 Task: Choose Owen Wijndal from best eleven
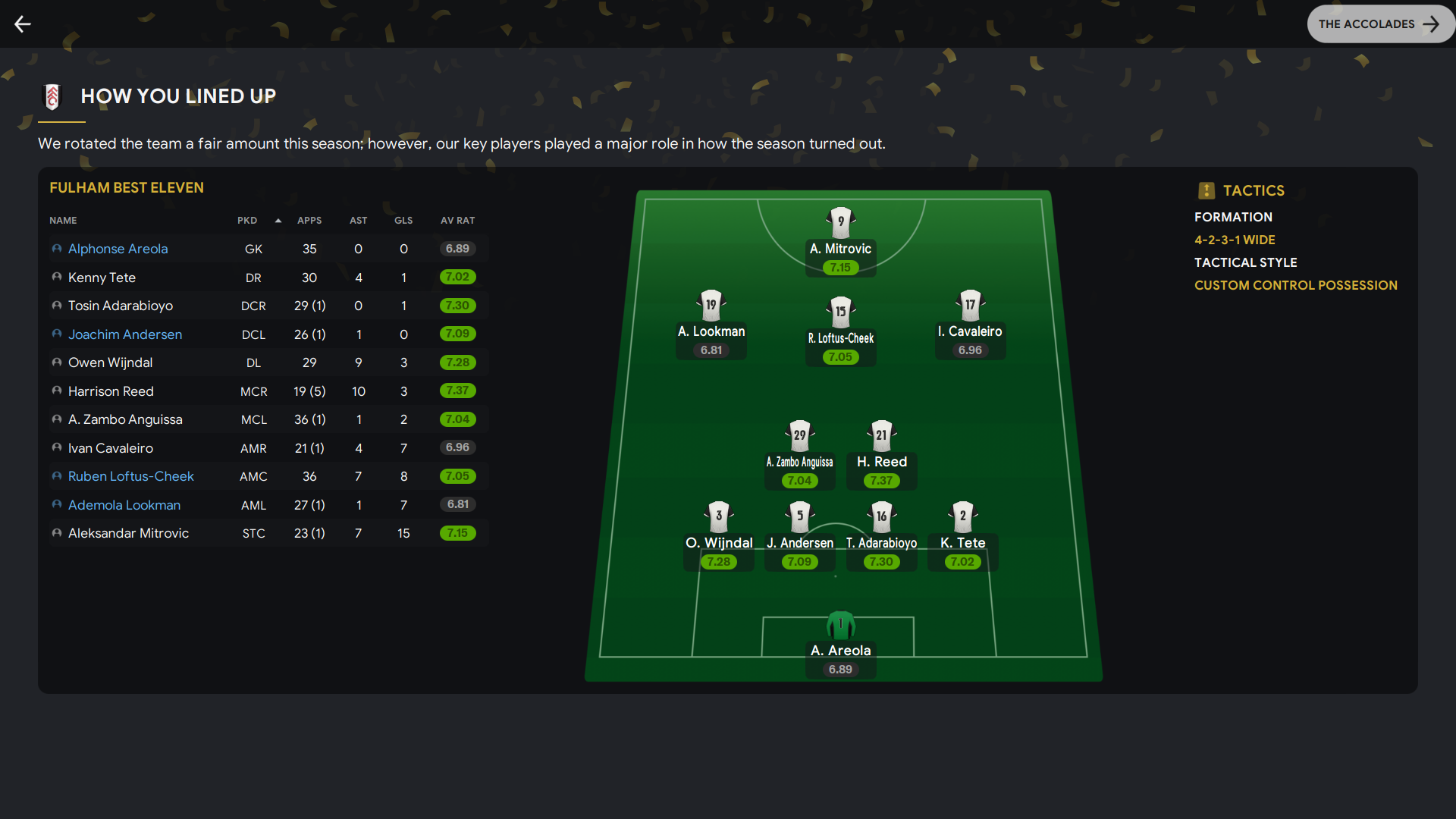(x=110, y=362)
